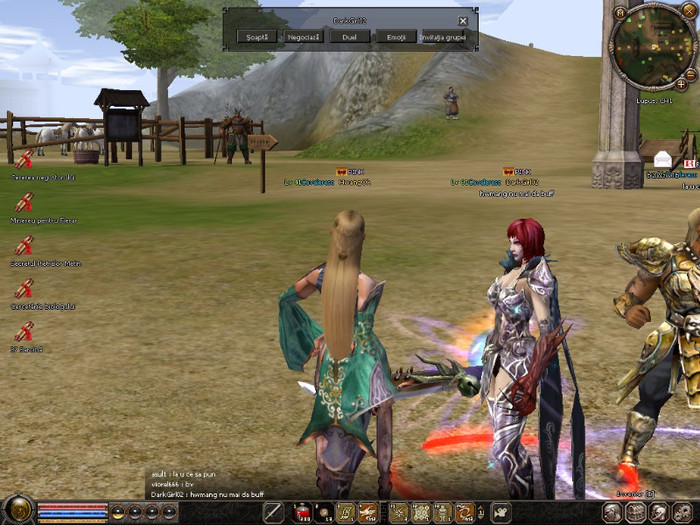
Task: Open trade with the Negociază button
Action: pos(304,36)
